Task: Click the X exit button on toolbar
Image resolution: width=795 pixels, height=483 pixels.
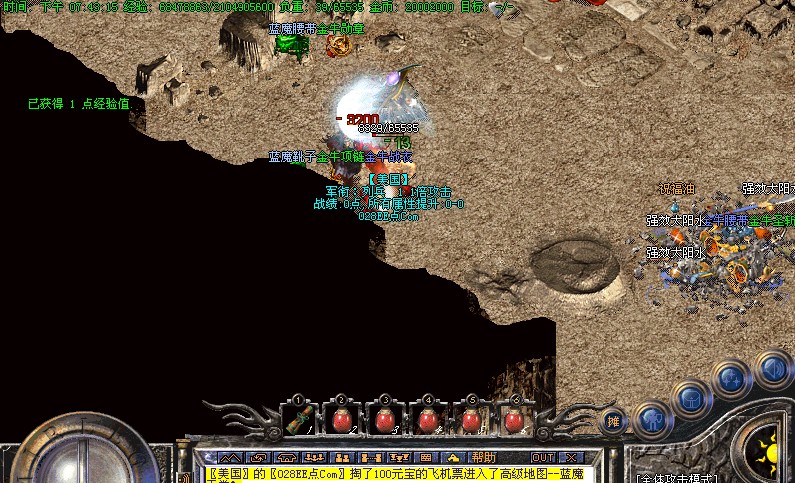Action: pos(571,457)
